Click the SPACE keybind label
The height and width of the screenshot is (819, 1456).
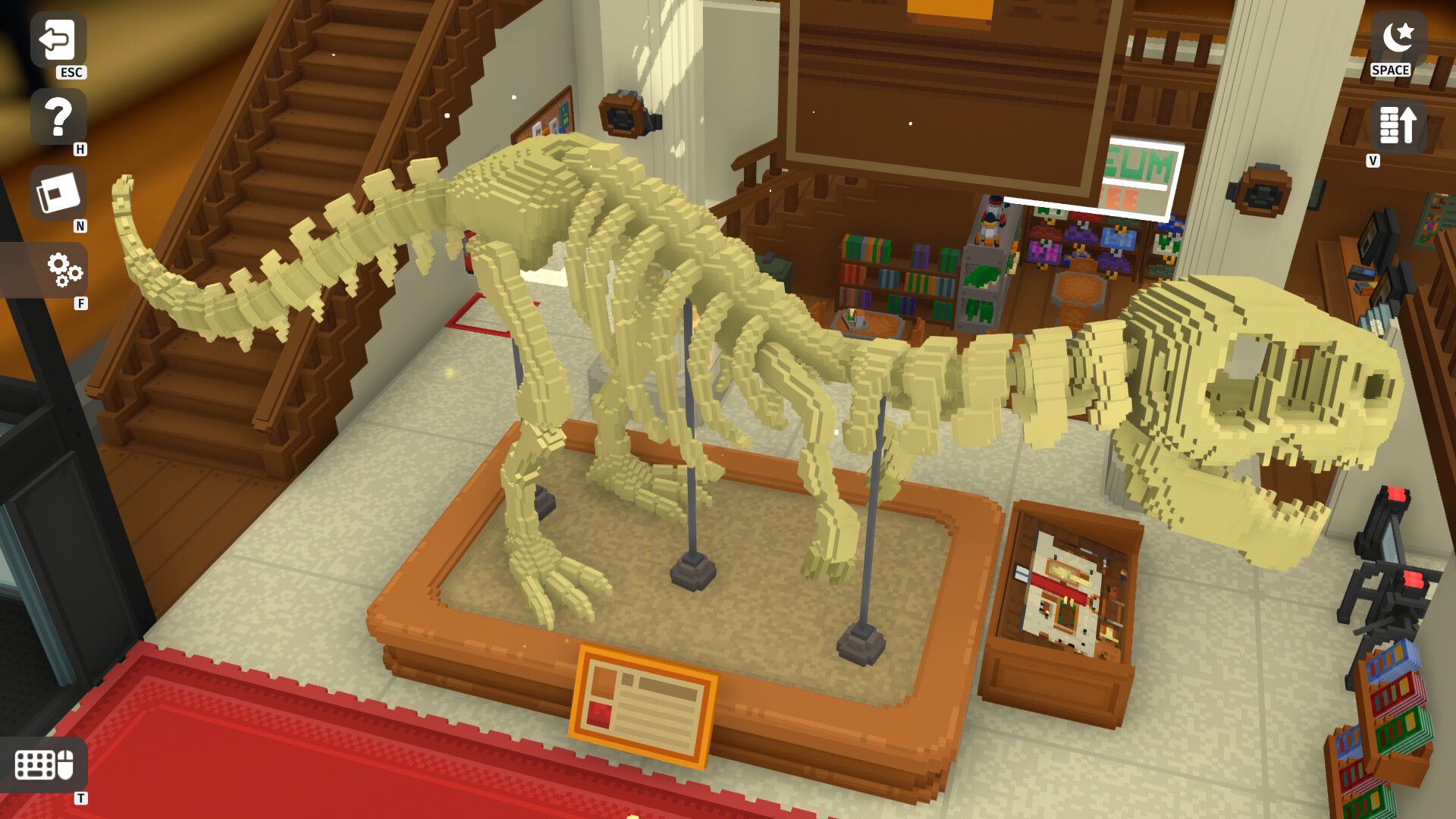coord(1391,71)
